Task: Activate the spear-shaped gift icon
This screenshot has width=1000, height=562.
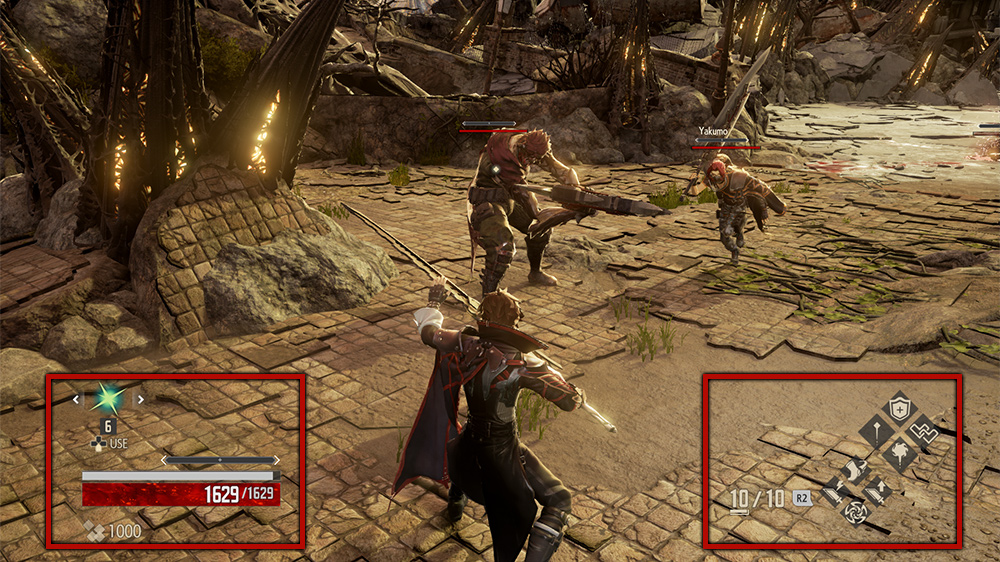Action: click(x=876, y=432)
